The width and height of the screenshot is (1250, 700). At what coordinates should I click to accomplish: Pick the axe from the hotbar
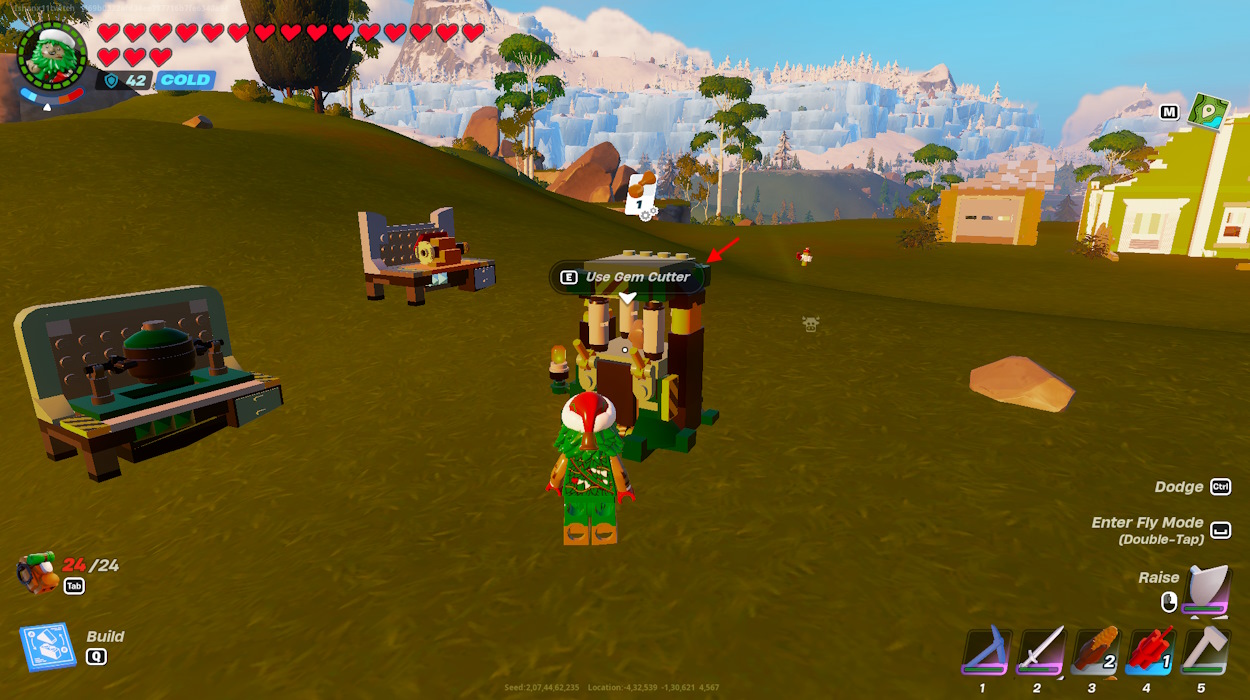(x=1204, y=653)
